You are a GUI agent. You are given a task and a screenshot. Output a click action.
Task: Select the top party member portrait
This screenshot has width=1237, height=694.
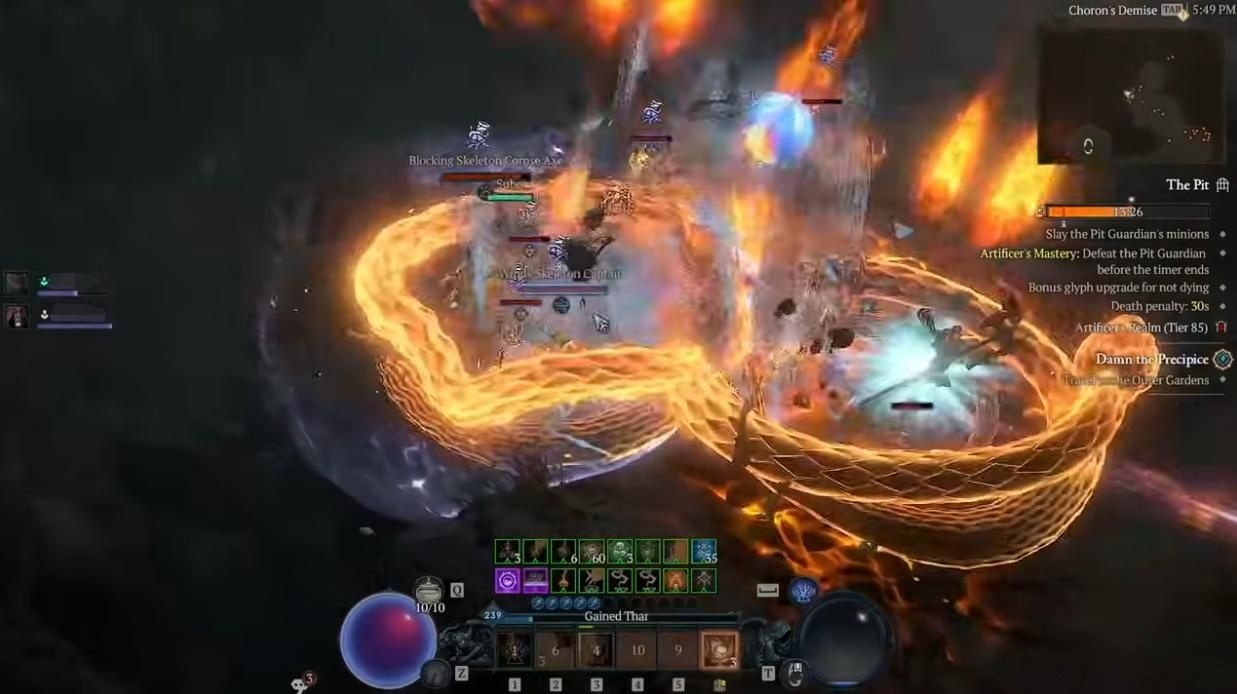pyautogui.click(x=16, y=284)
